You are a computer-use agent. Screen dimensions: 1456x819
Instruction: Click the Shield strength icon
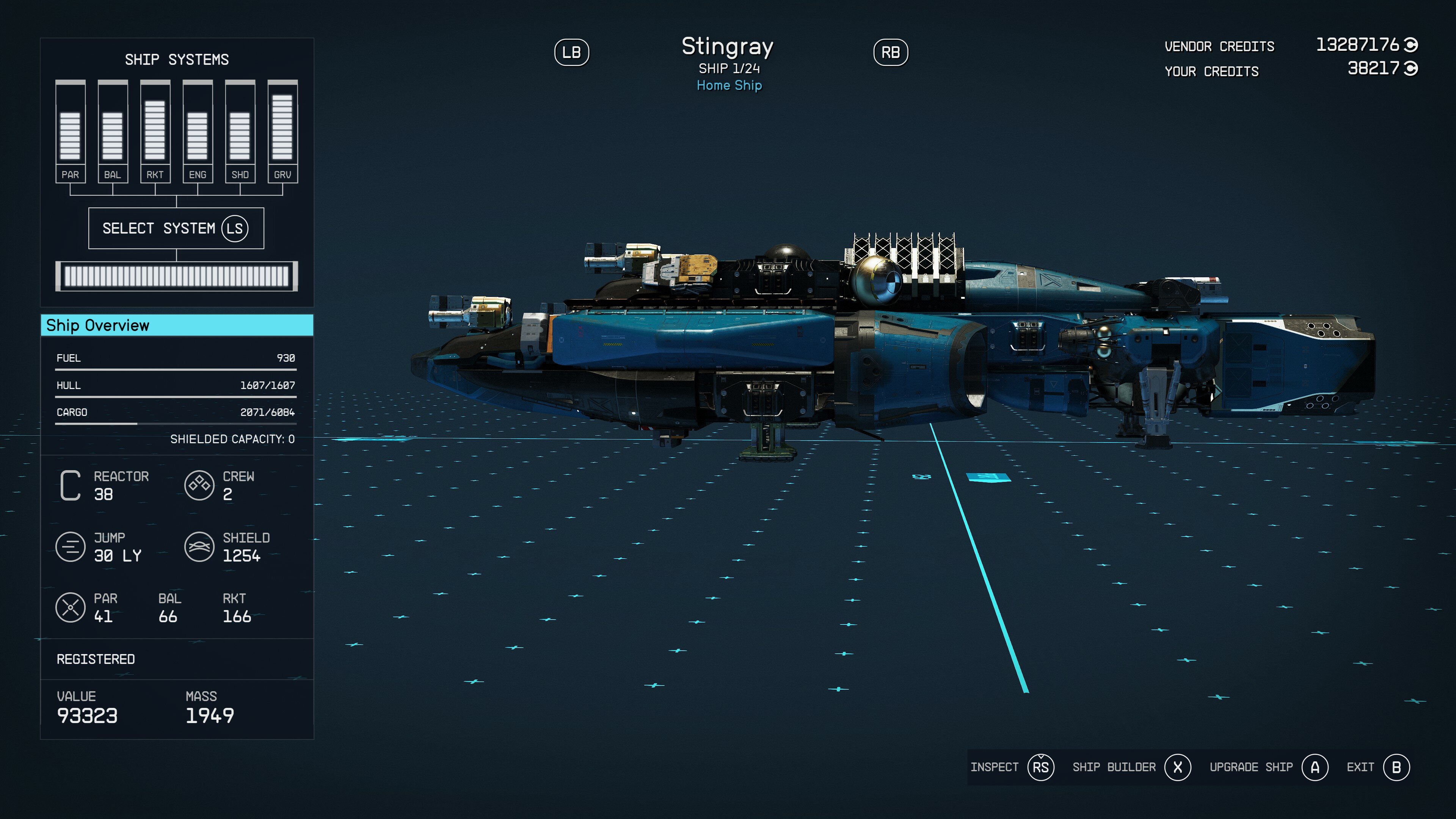tap(199, 546)
